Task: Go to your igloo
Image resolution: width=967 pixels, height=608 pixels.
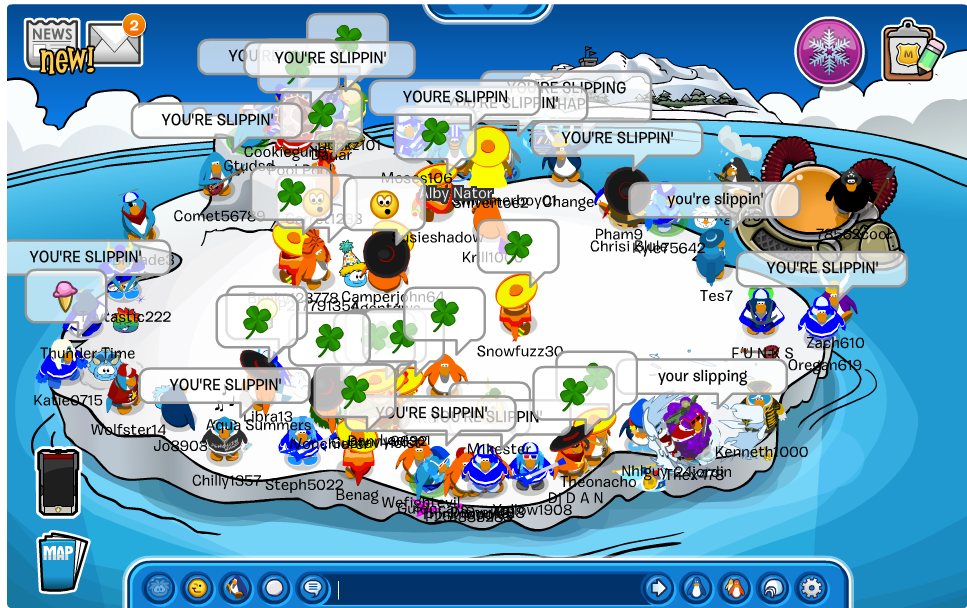Action: [772, 587]
